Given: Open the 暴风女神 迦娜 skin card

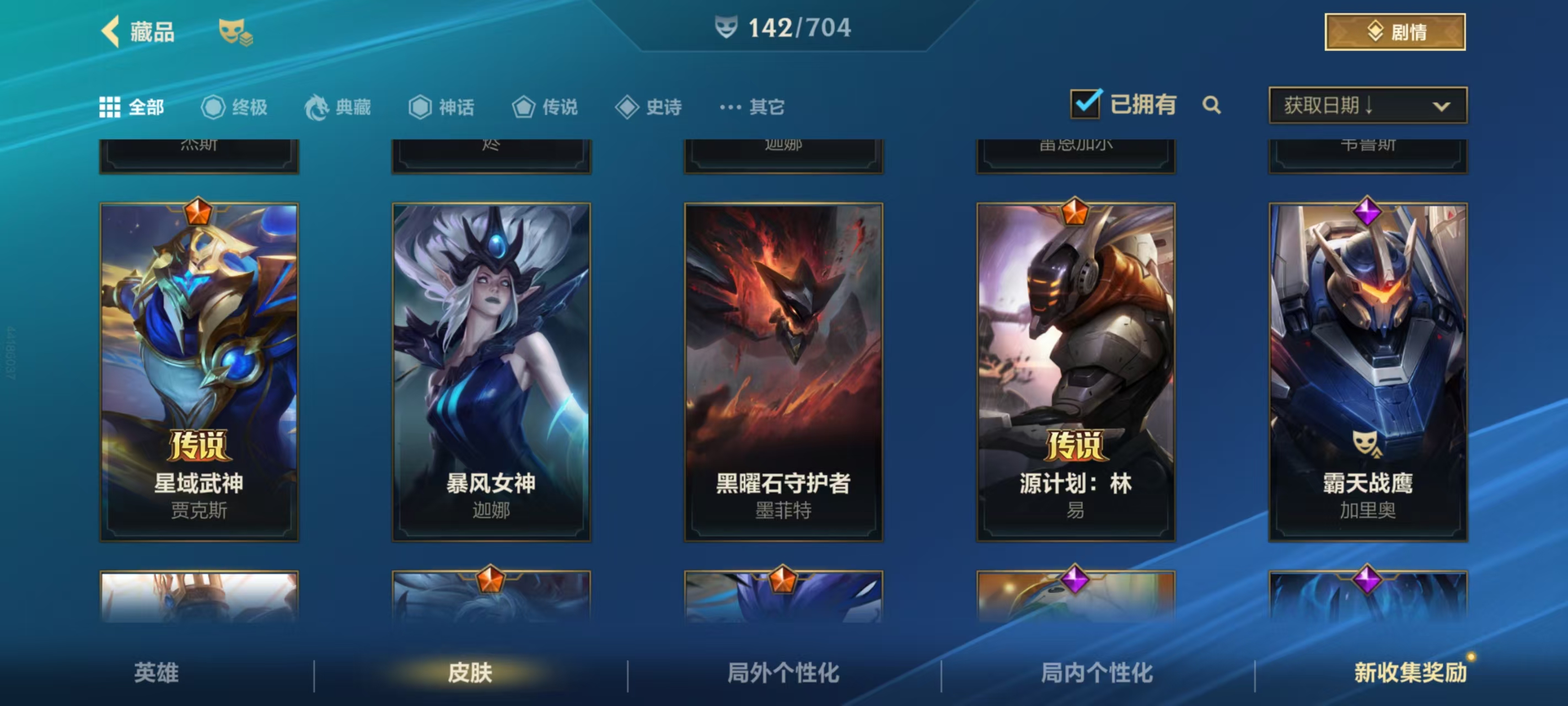Looking at the screenshot, I should tap(491, 372).
